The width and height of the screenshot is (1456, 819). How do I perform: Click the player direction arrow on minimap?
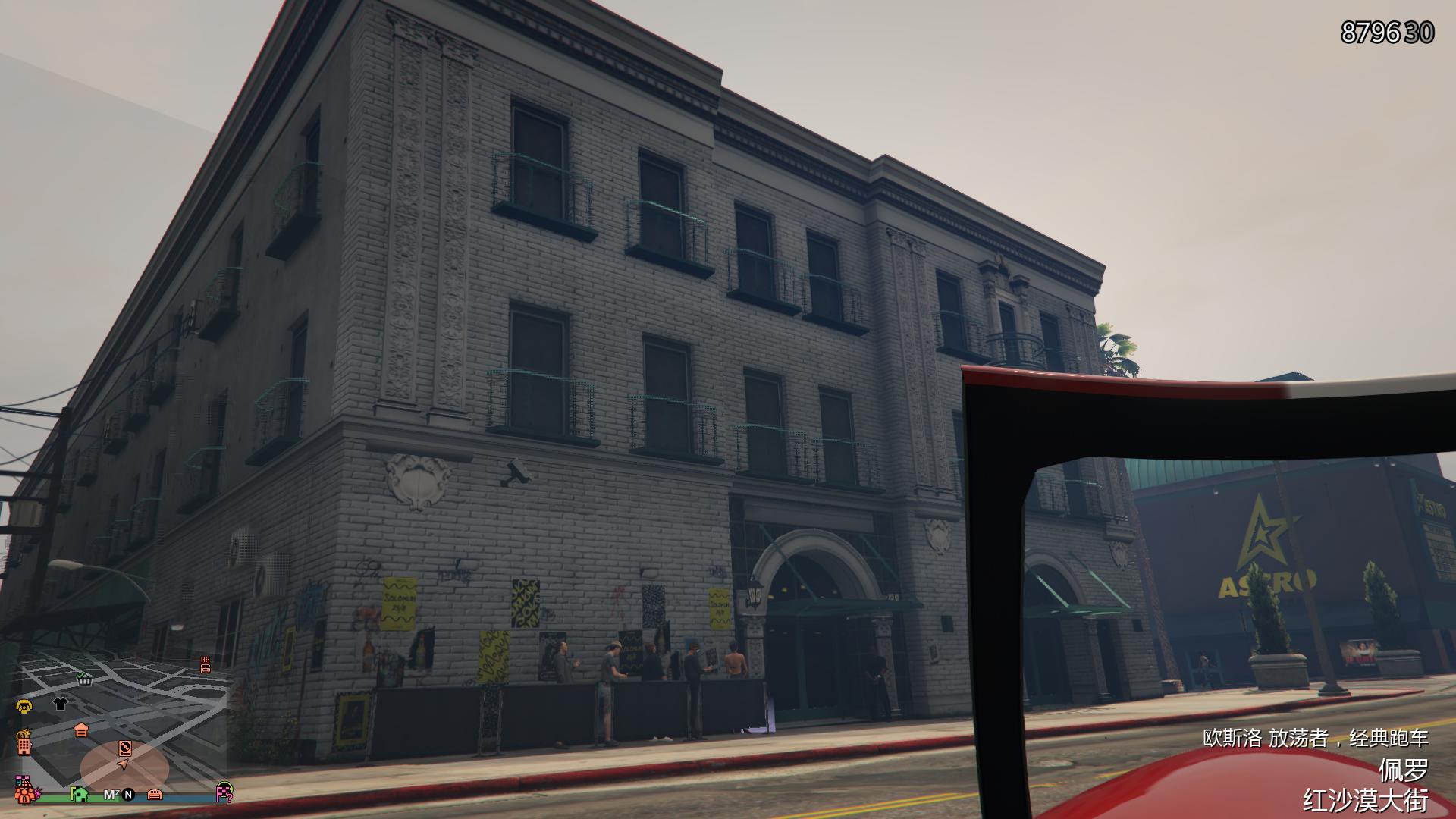(x=124, y=765)
